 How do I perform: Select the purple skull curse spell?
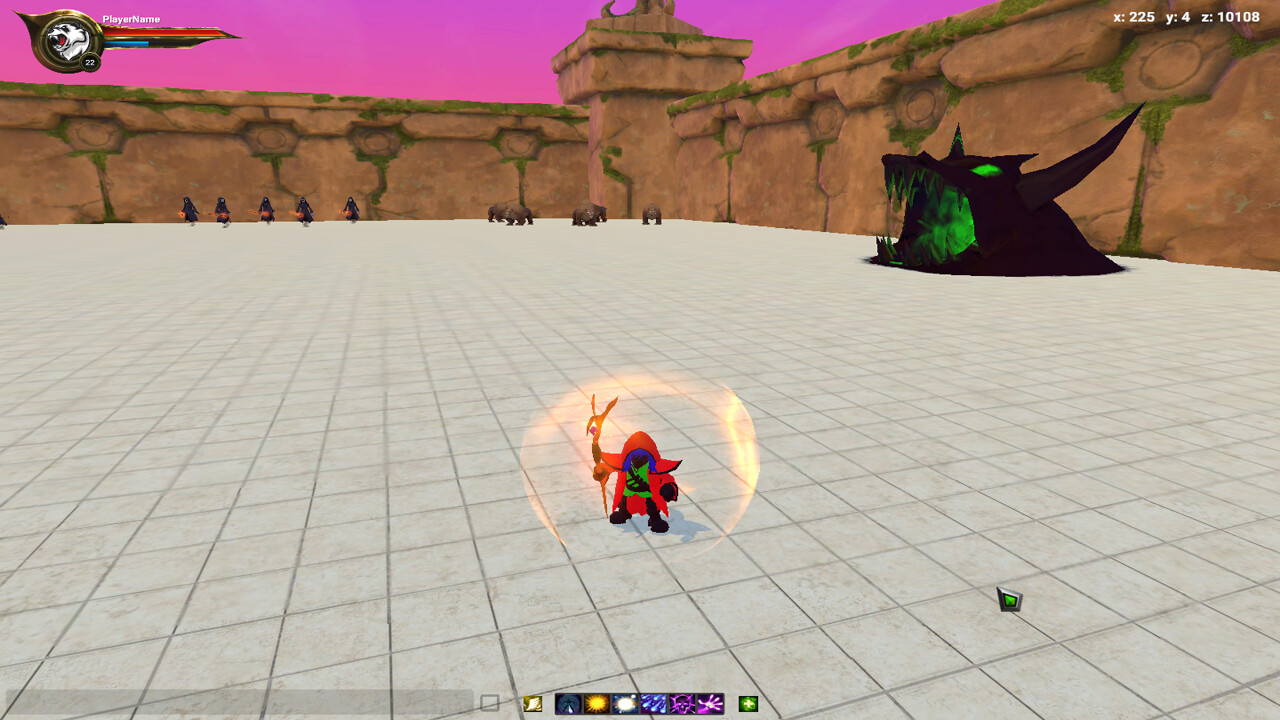point(682,703)
